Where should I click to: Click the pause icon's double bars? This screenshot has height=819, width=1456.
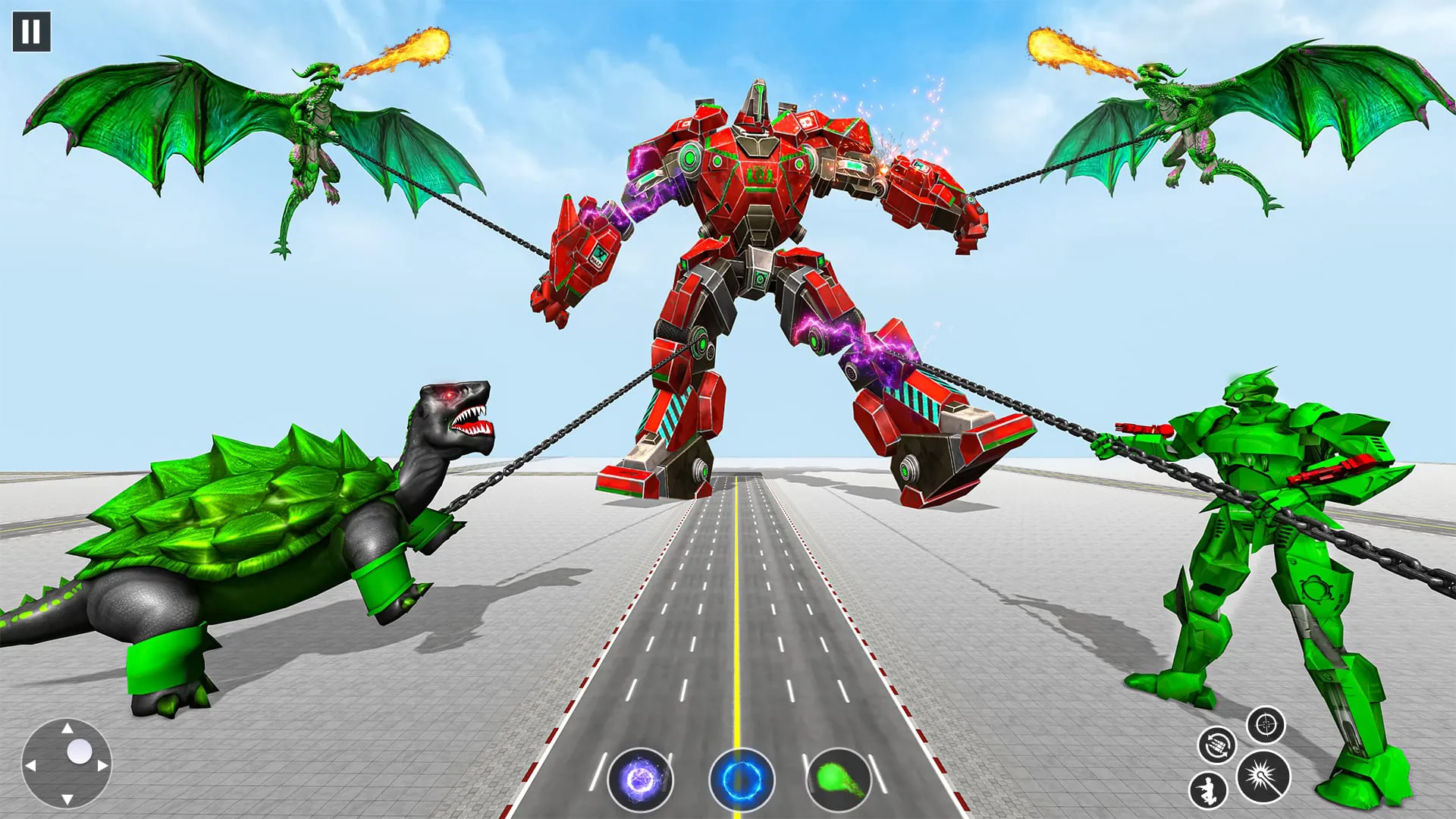click(32, 32)
